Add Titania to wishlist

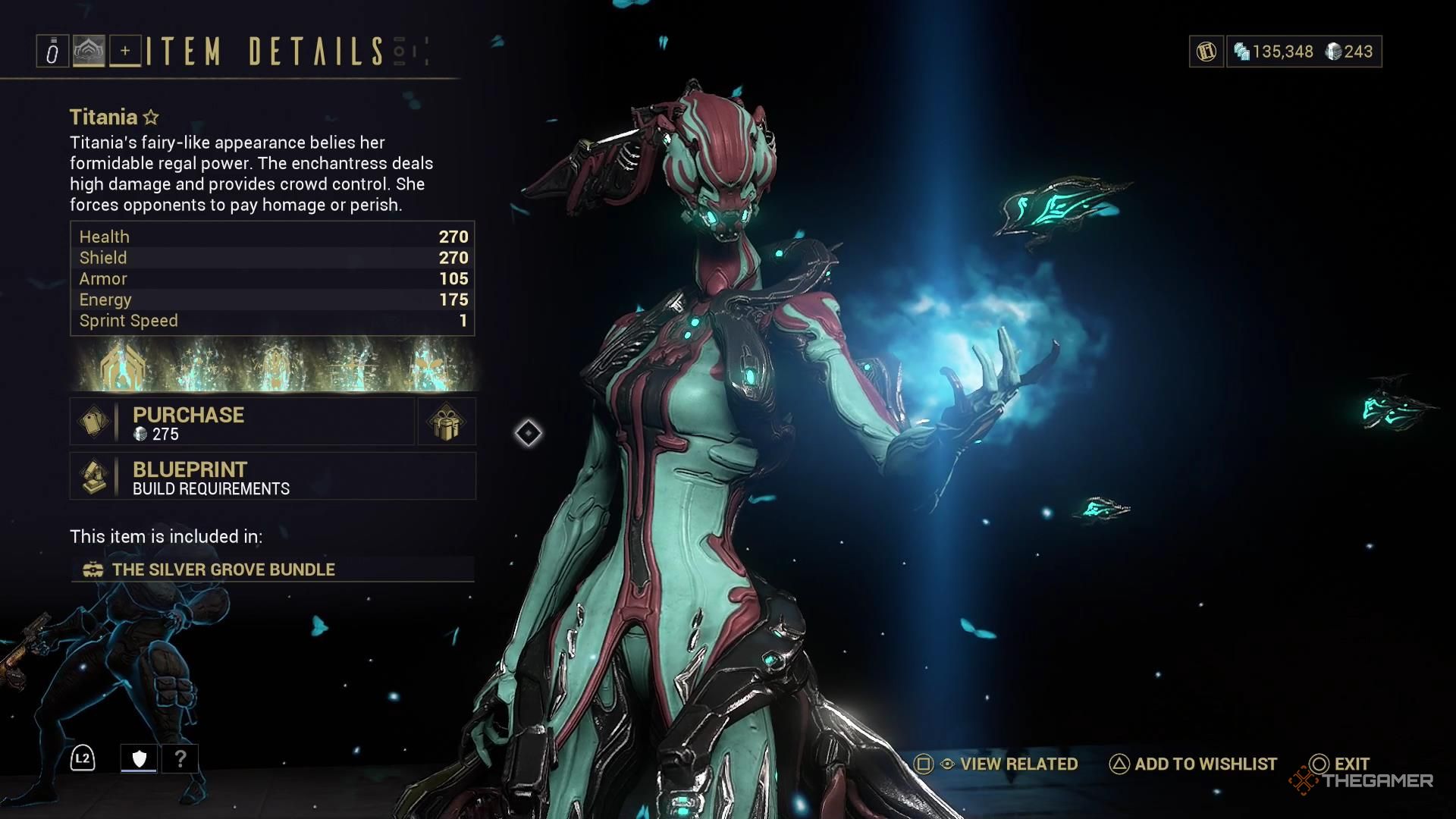click(1194, 764)
